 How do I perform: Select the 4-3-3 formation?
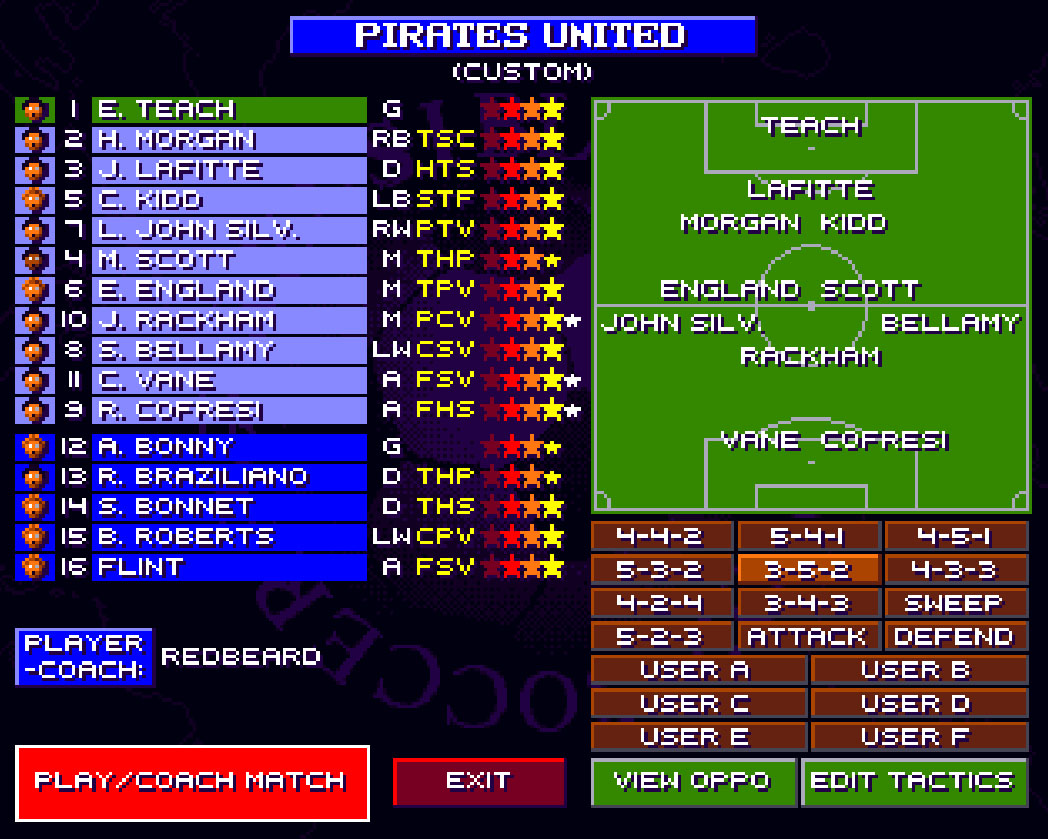[956, 569]
